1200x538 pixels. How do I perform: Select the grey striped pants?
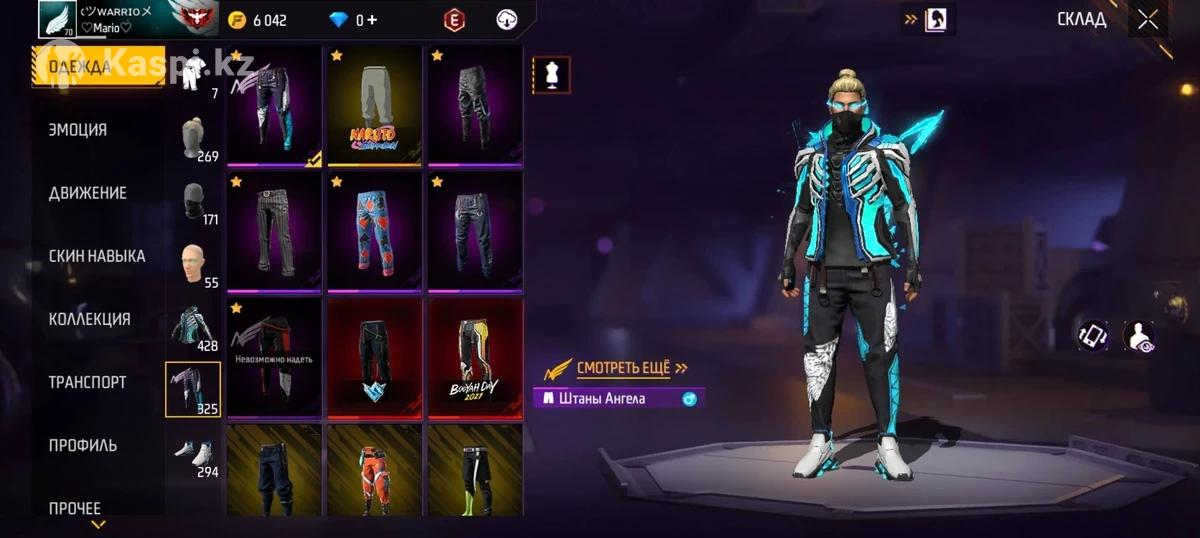(x=274, y=232)
